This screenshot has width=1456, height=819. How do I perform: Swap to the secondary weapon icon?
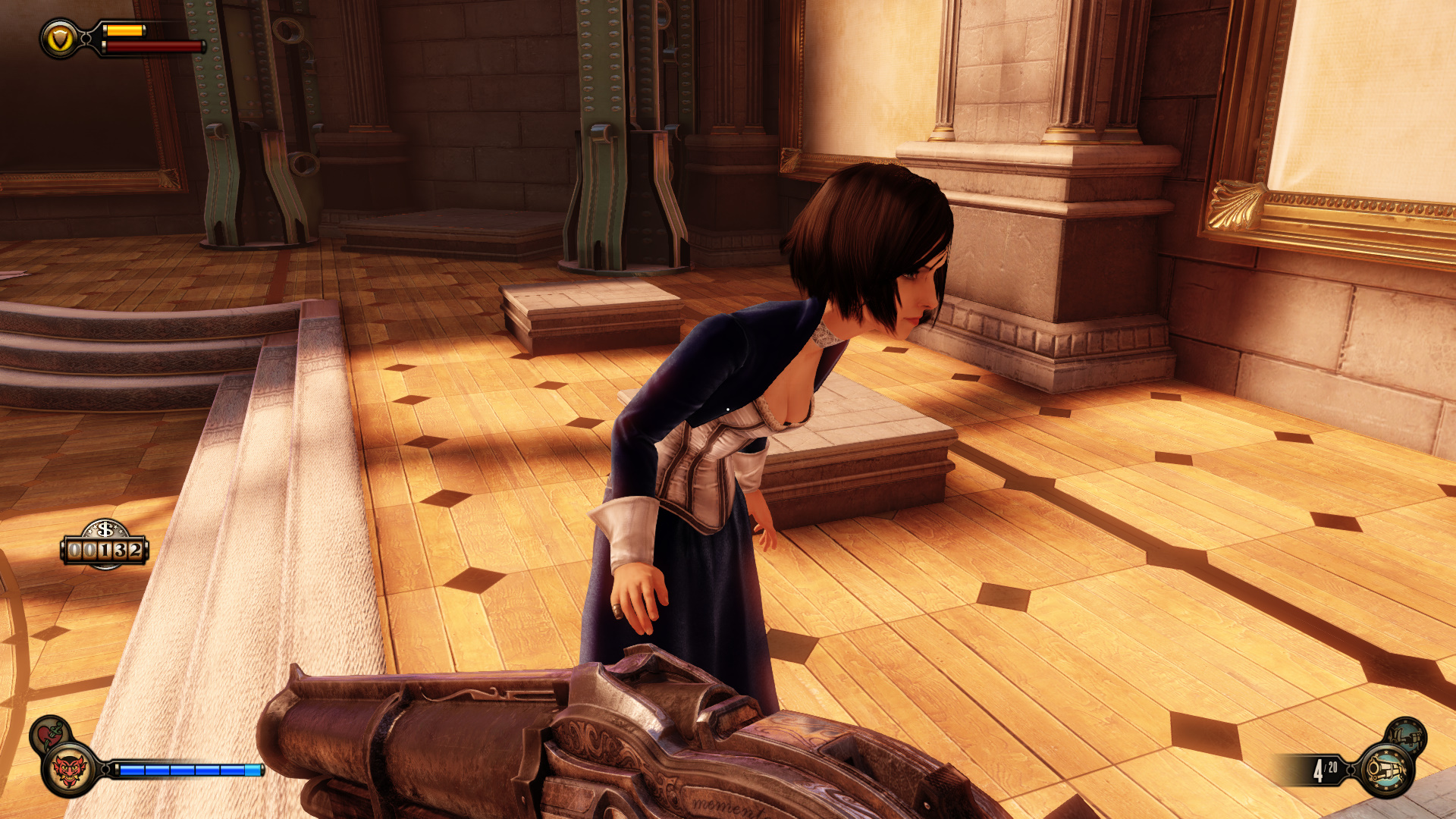click(1407, 735)
